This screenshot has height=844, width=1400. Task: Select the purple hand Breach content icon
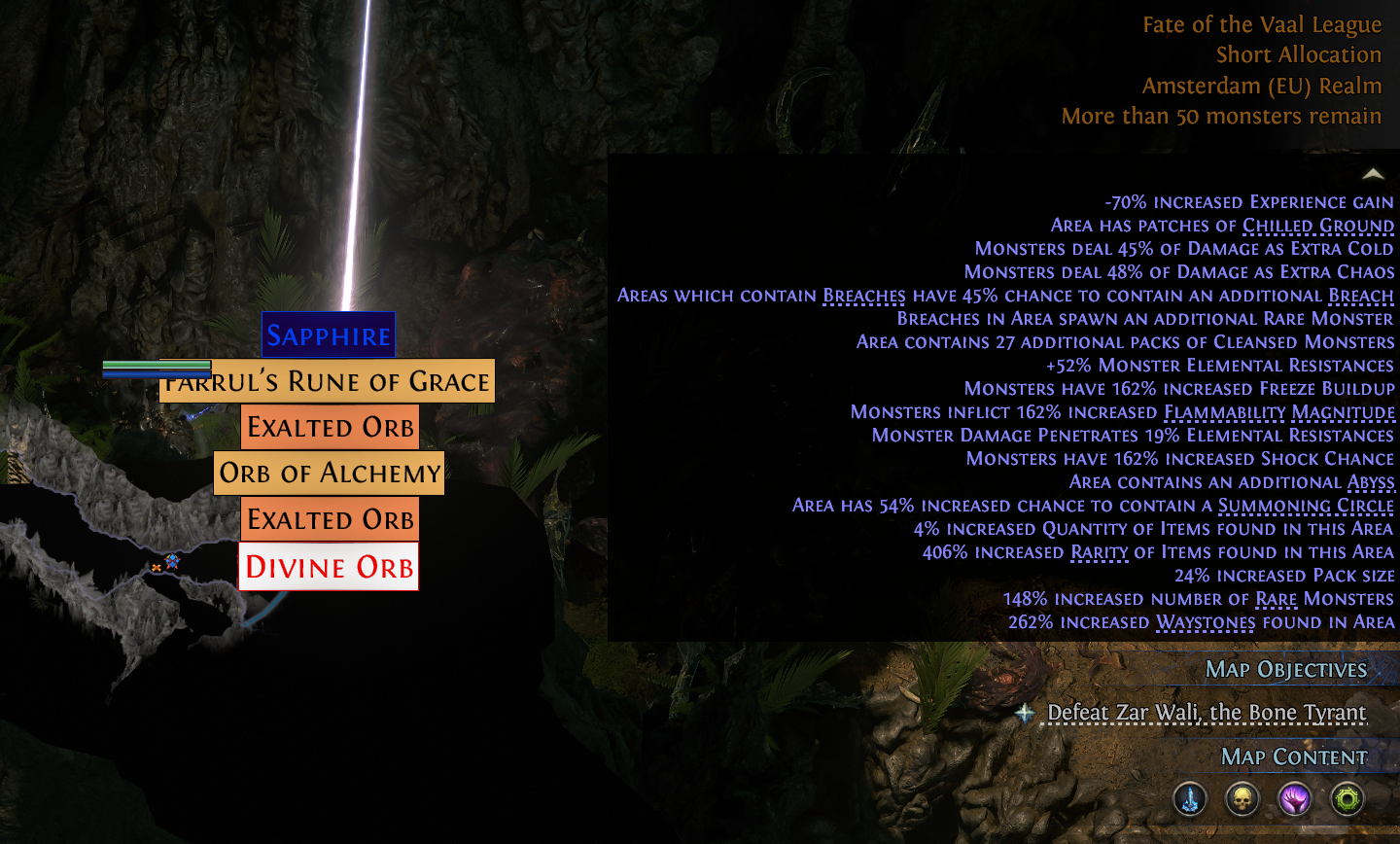[x=1294, y=799]
